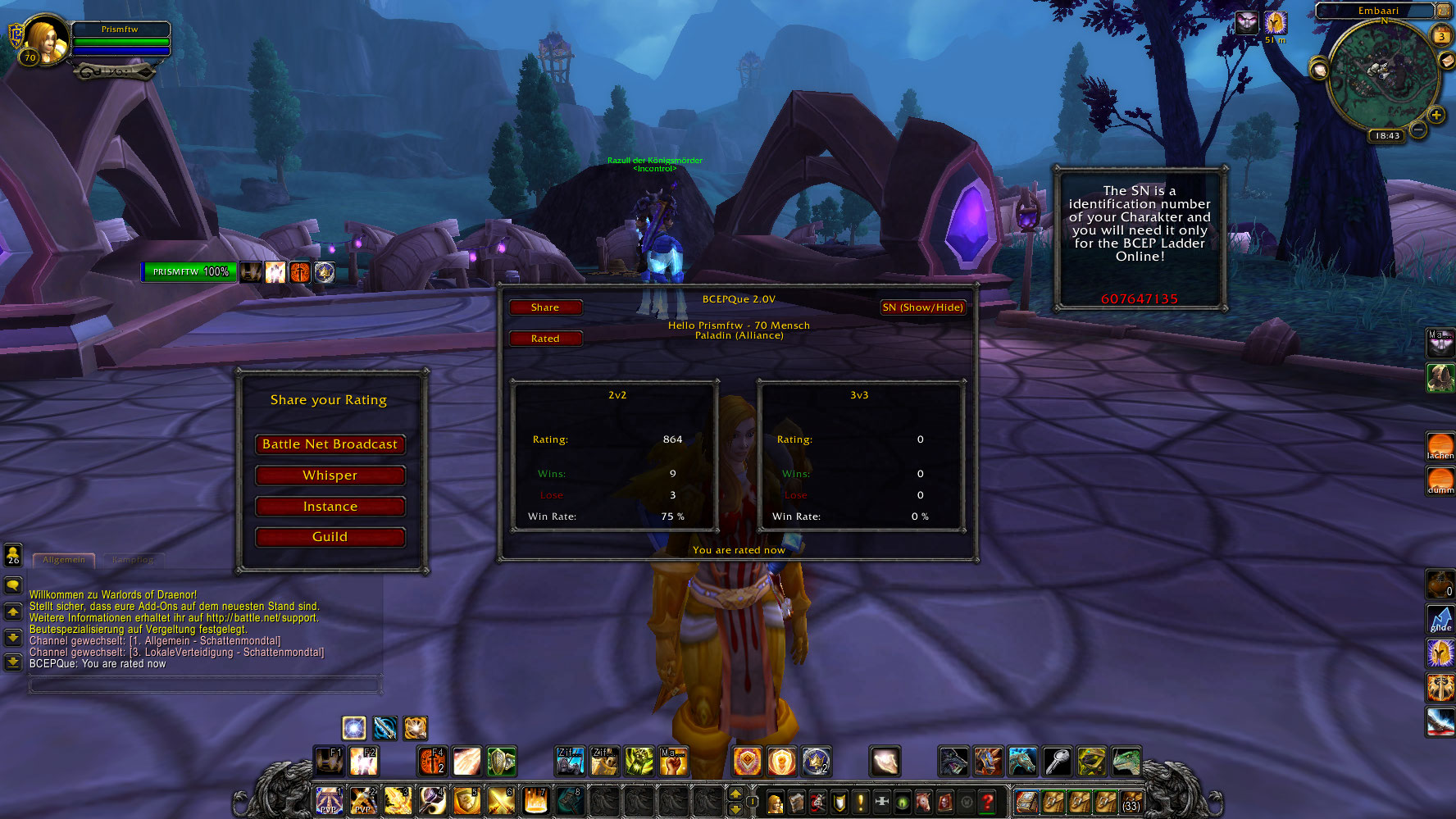
Task: Toggle the SN (Show/Hide) button
Action: (x=922, y=307)
